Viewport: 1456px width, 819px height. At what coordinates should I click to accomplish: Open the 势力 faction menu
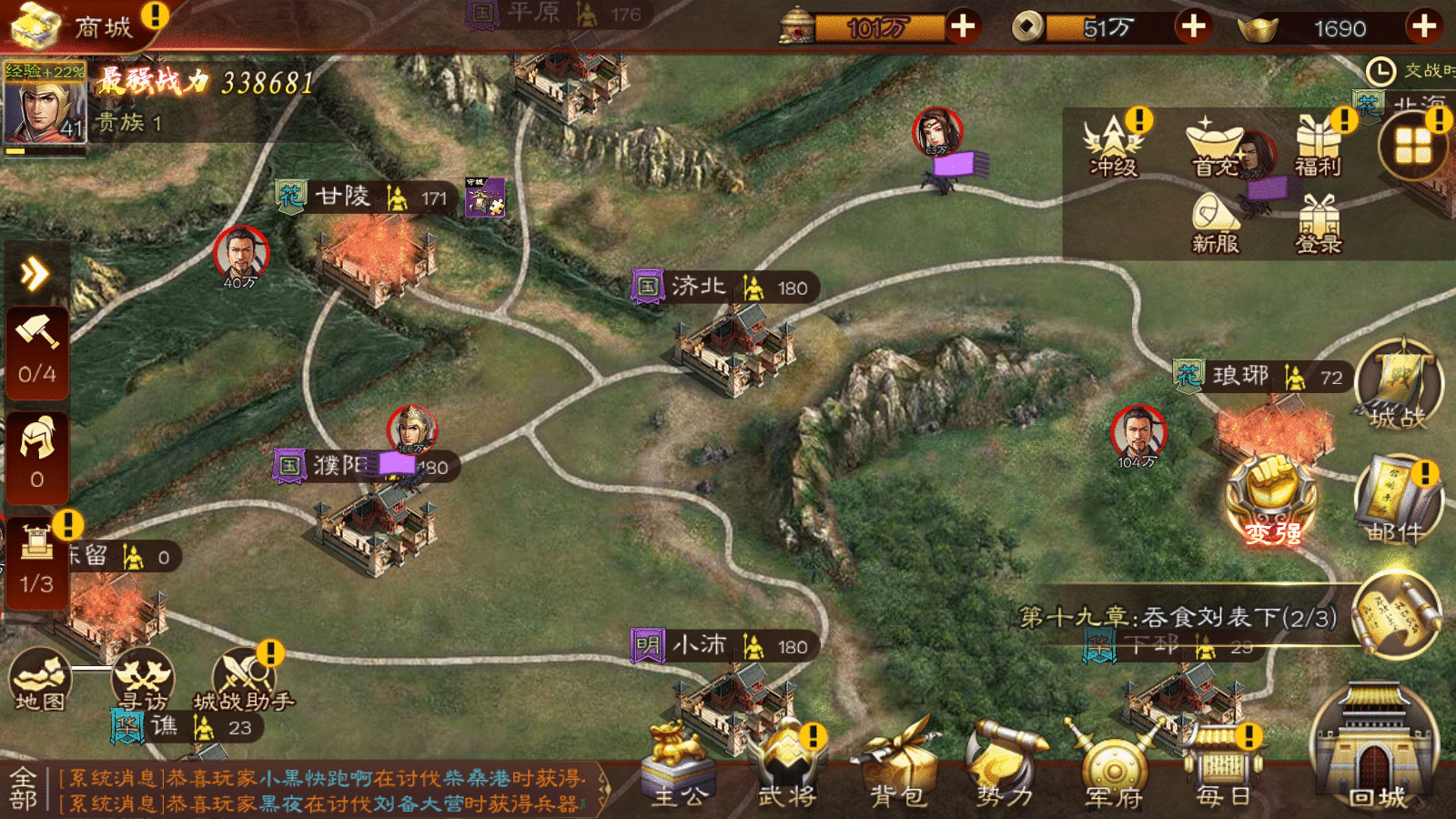pyautogui.click(x=1005, y=766)
